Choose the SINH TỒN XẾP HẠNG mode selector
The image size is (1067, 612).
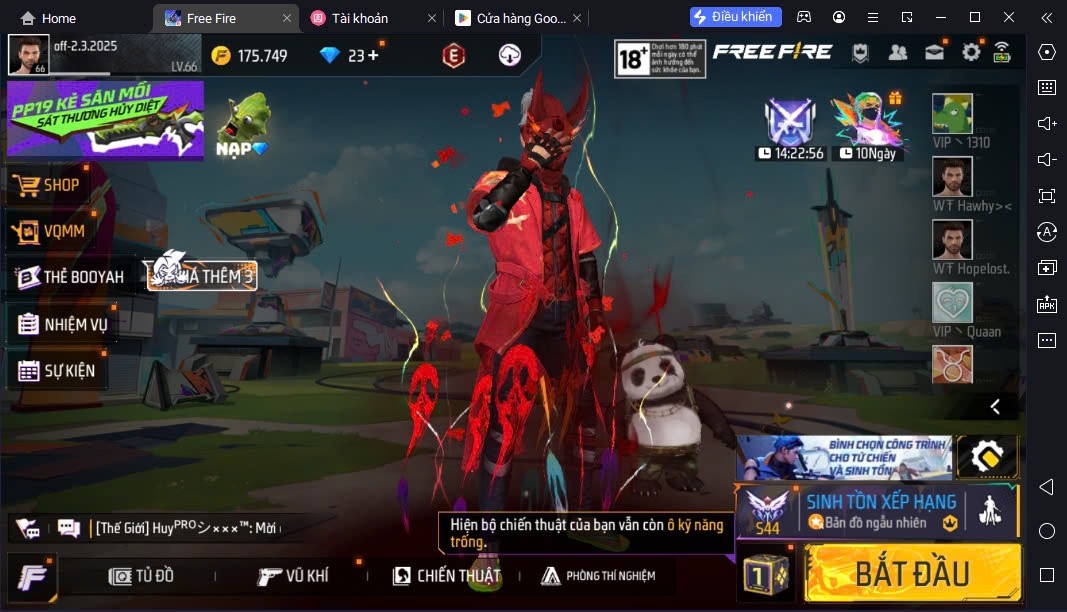[880, 510]
